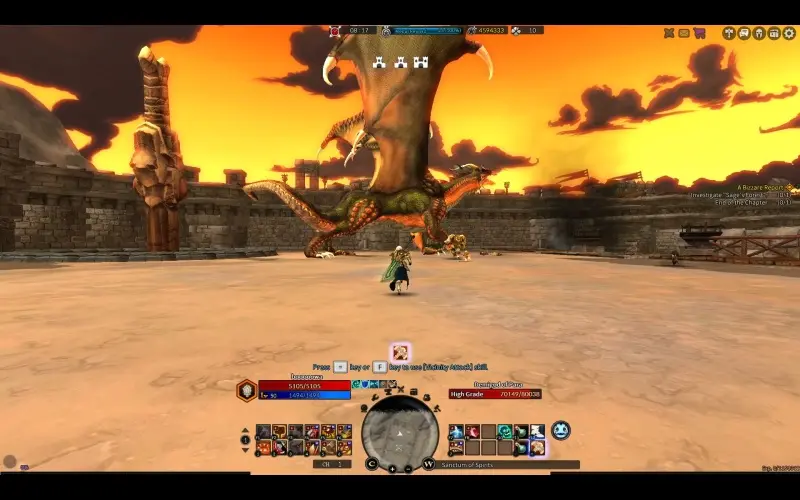The image size is (800, 500).
Task: Zoom out the minimap with minus button
Action: point(408,467)
